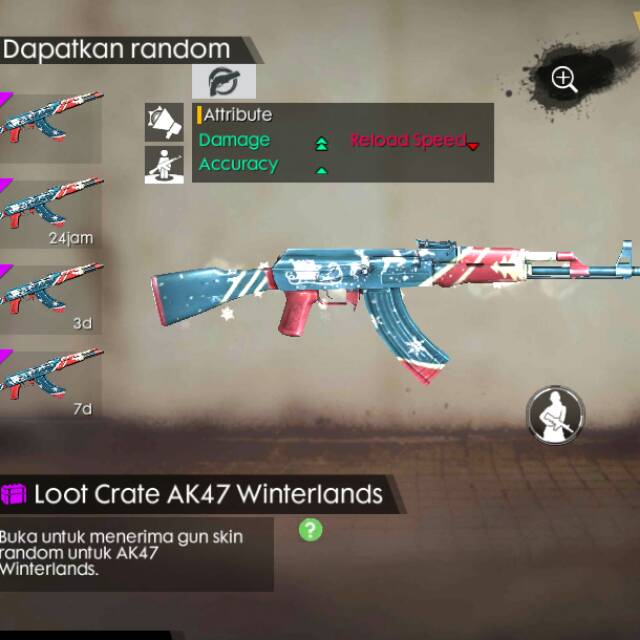This screenshot has width=640, height=640.
Task: Select the soldier with rifle icon
Action: tap(164, 163)
